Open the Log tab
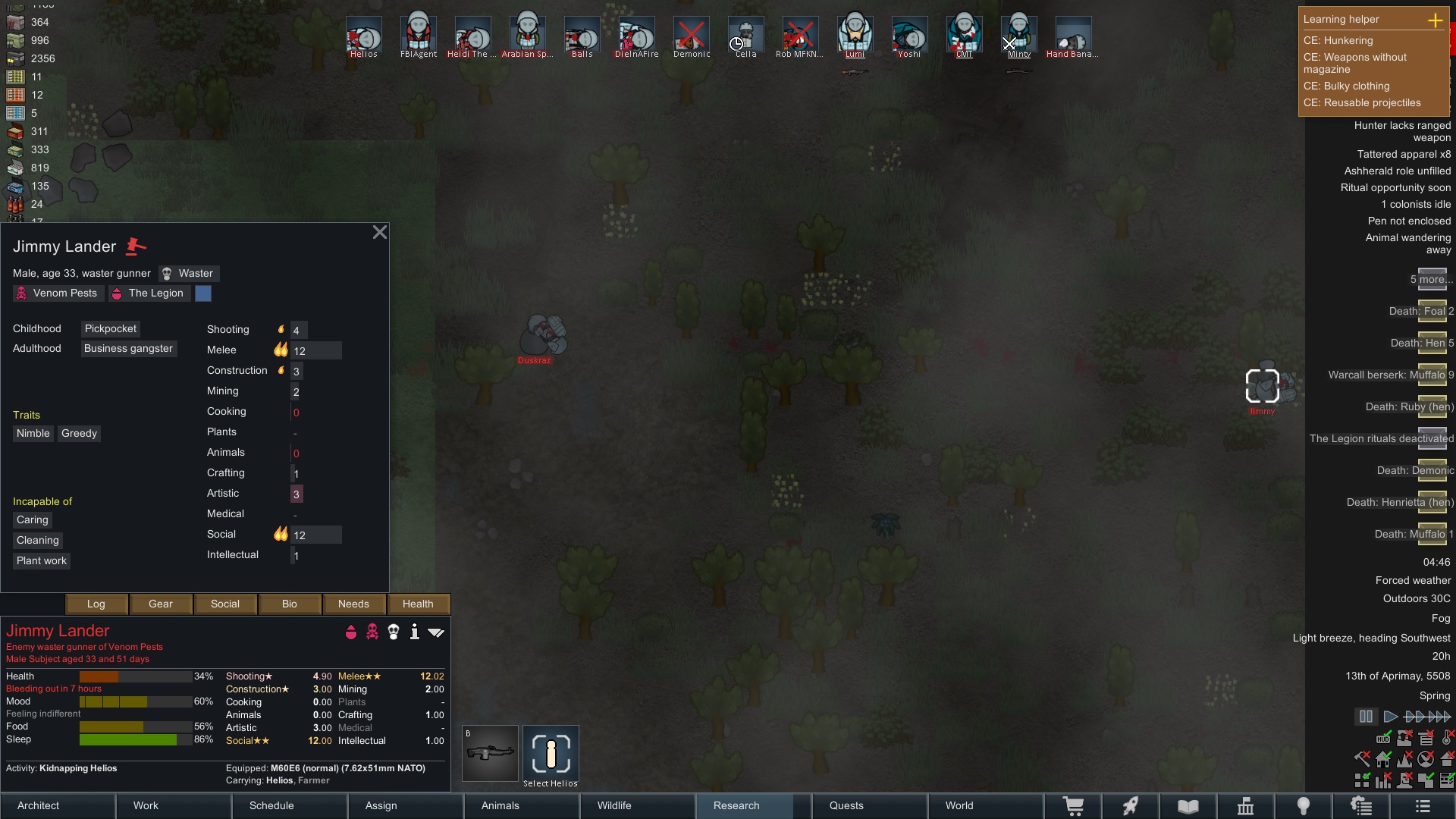 click(96, 604)
